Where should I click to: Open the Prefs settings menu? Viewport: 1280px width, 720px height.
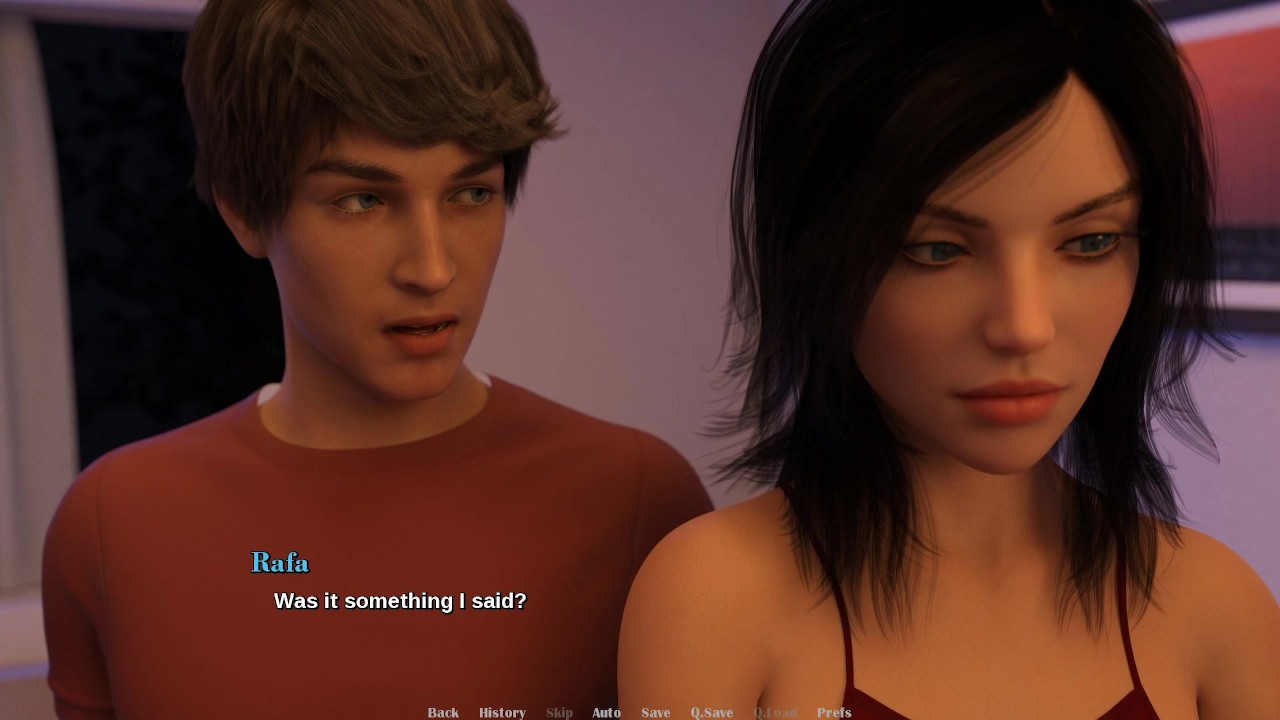click(834, 712)
